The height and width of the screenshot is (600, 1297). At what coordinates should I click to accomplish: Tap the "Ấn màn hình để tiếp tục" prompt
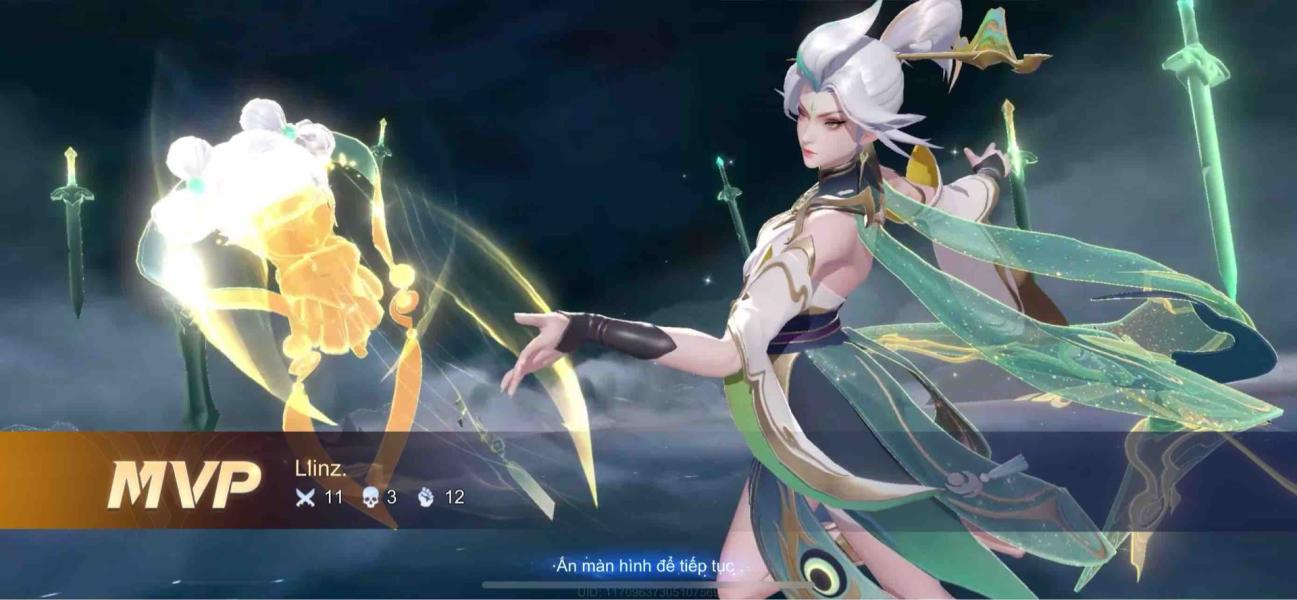point(645,566)
